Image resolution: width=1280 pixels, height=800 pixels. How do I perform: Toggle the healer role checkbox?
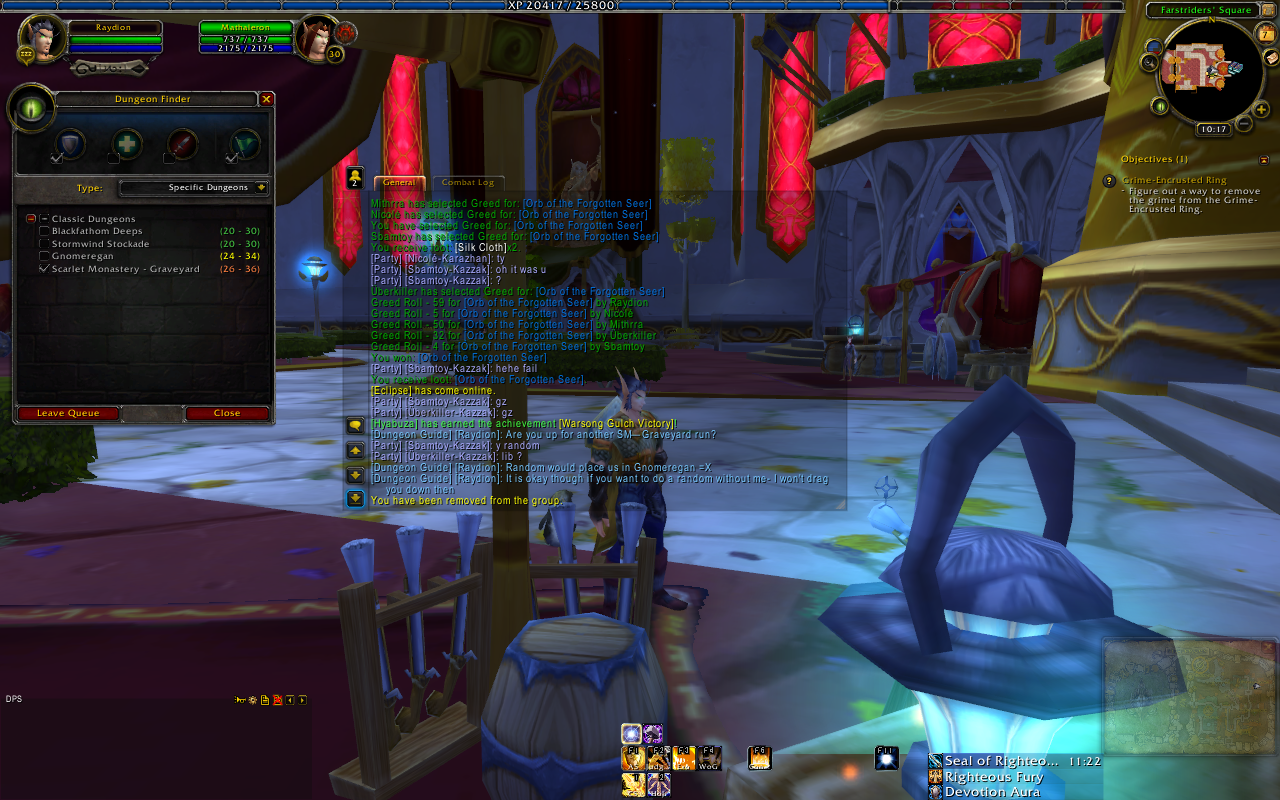pyautogui.click(x=113, y=158)
